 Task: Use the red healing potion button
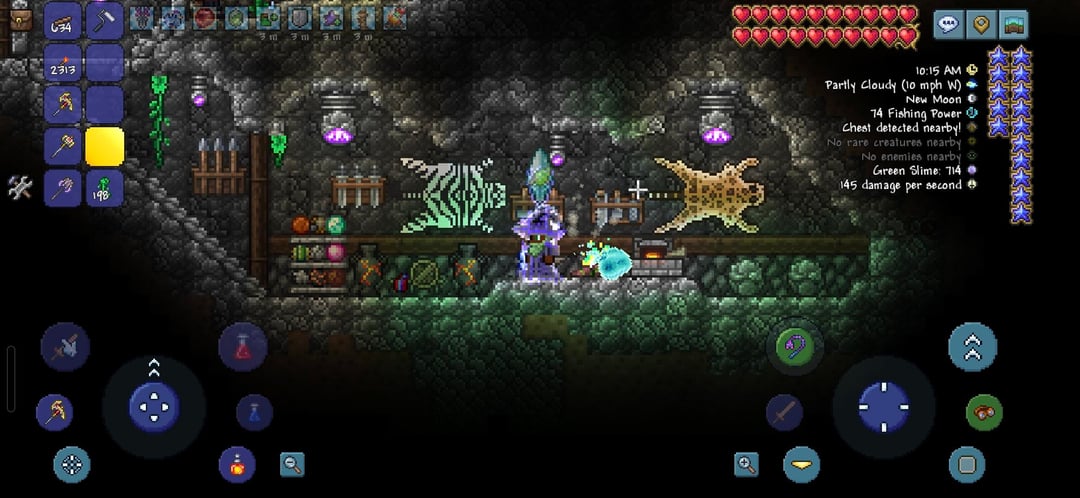[x=243, y=347]
